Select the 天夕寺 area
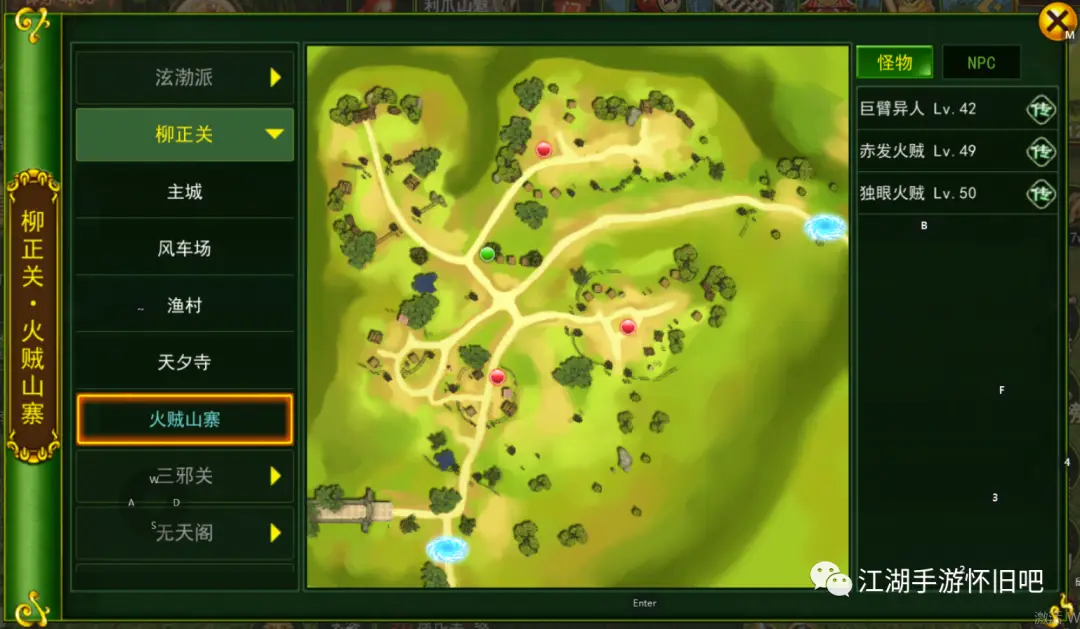The width and height of the screenshot is (1080, 629). coord(185,362)
